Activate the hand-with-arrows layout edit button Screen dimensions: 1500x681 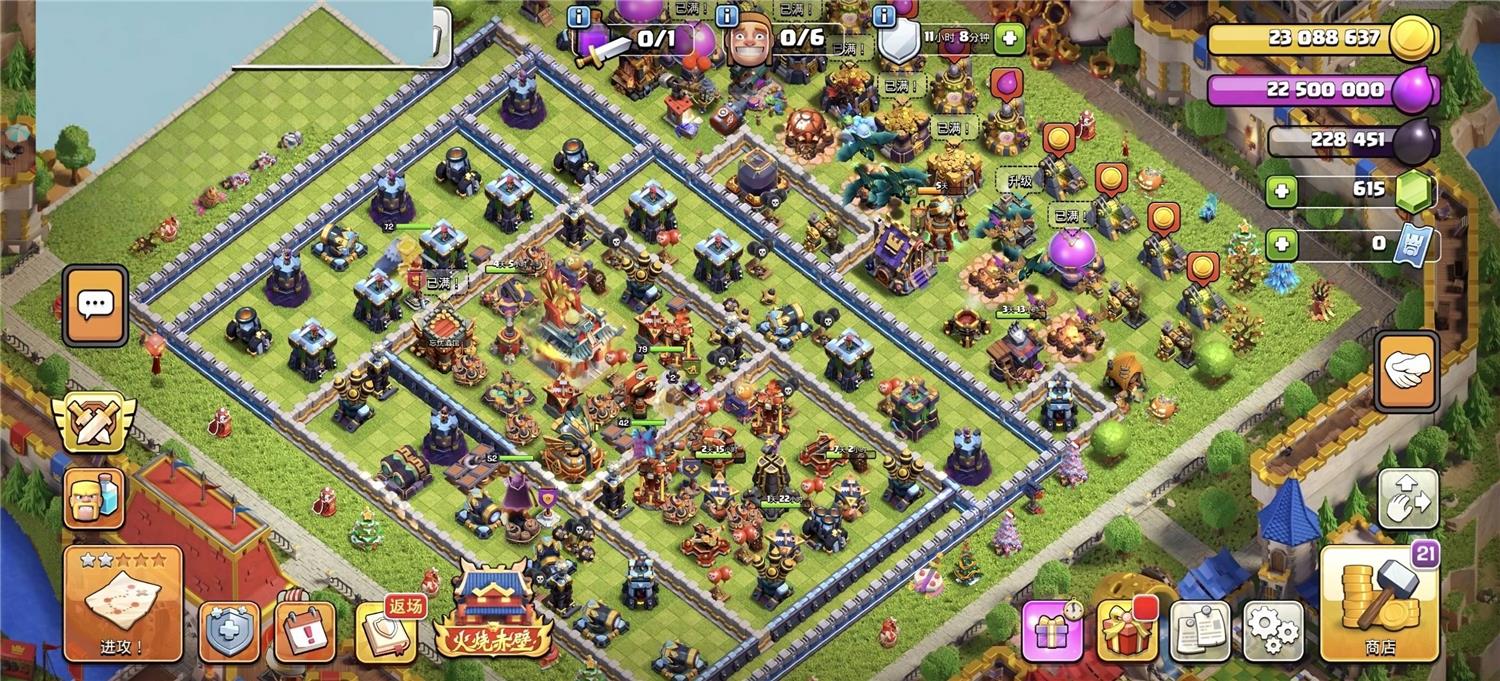tap(1408, 498)
